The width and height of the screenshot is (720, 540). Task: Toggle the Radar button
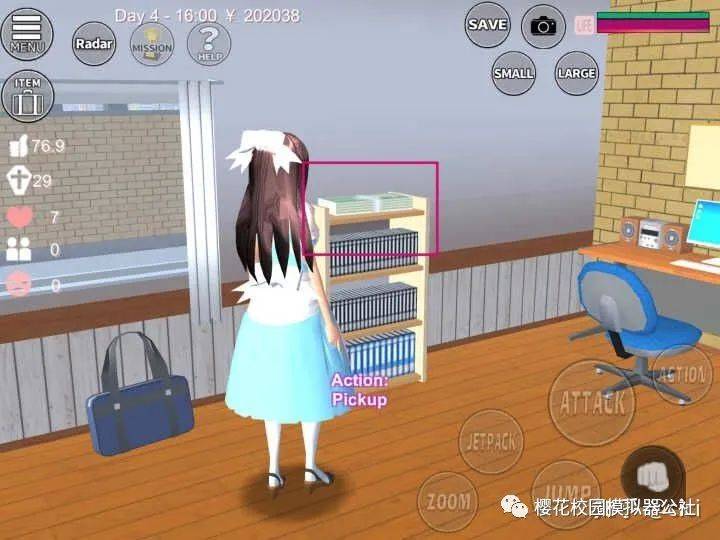pos(93,44)
